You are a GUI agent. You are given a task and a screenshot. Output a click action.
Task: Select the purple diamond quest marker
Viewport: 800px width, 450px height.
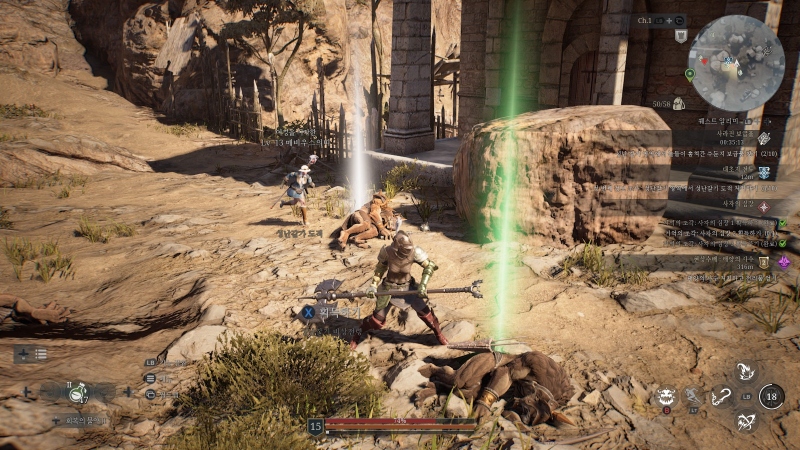785,262
